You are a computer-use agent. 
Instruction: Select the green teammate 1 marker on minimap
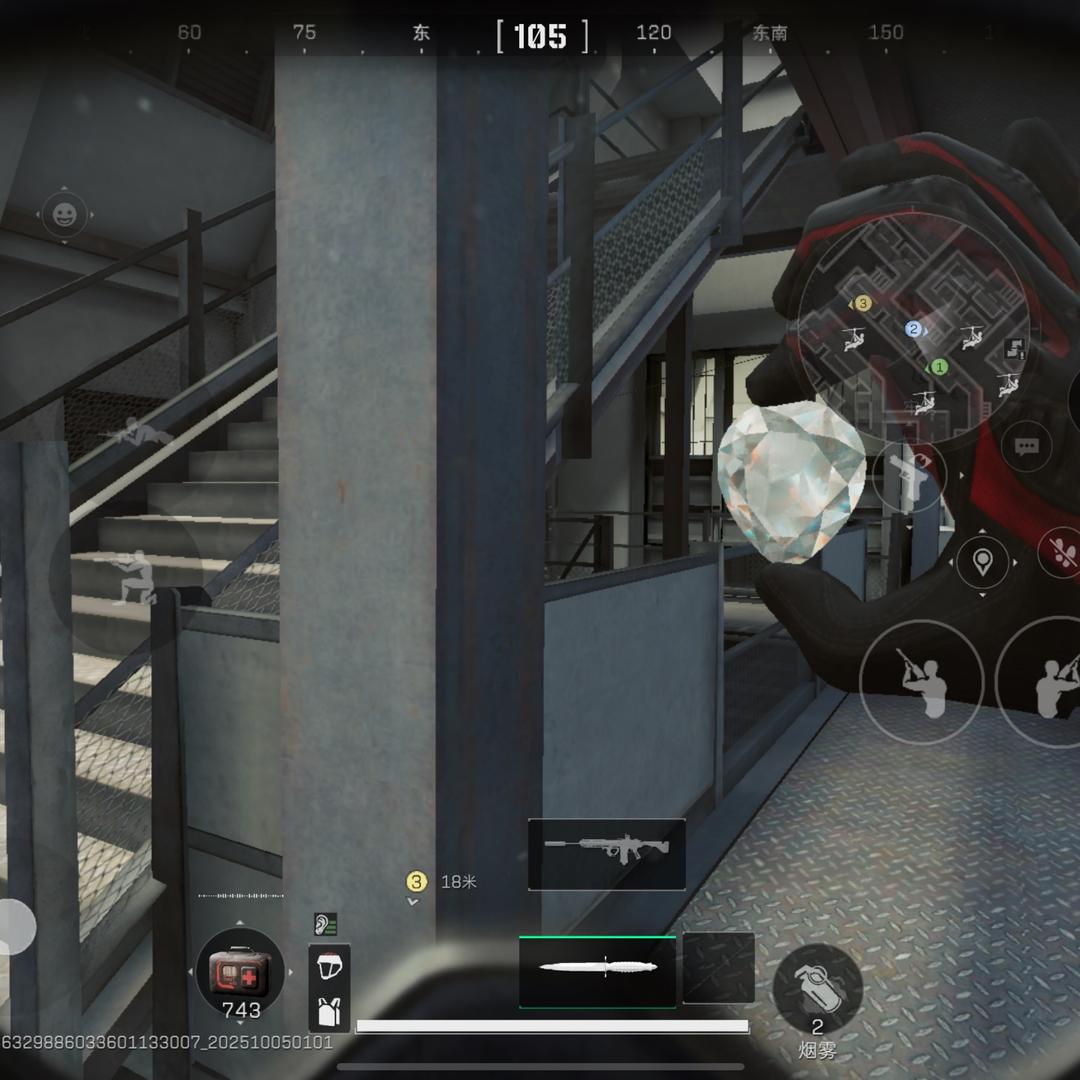click(x=938, y=367)
